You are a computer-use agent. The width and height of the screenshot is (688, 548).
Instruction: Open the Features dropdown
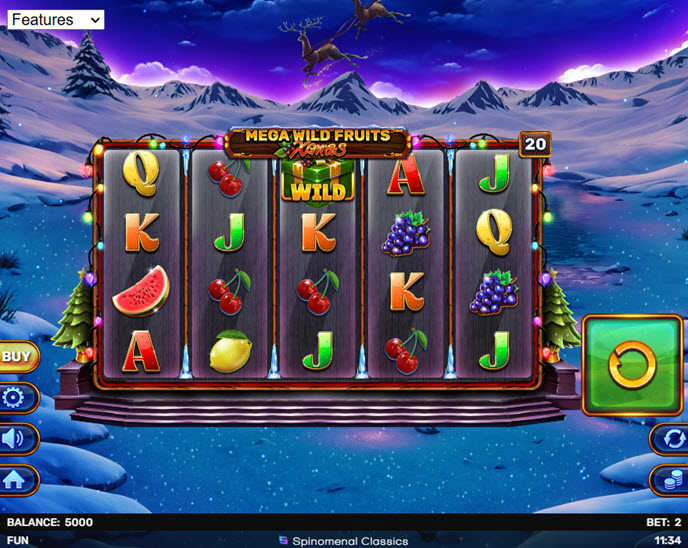(55, 19)
